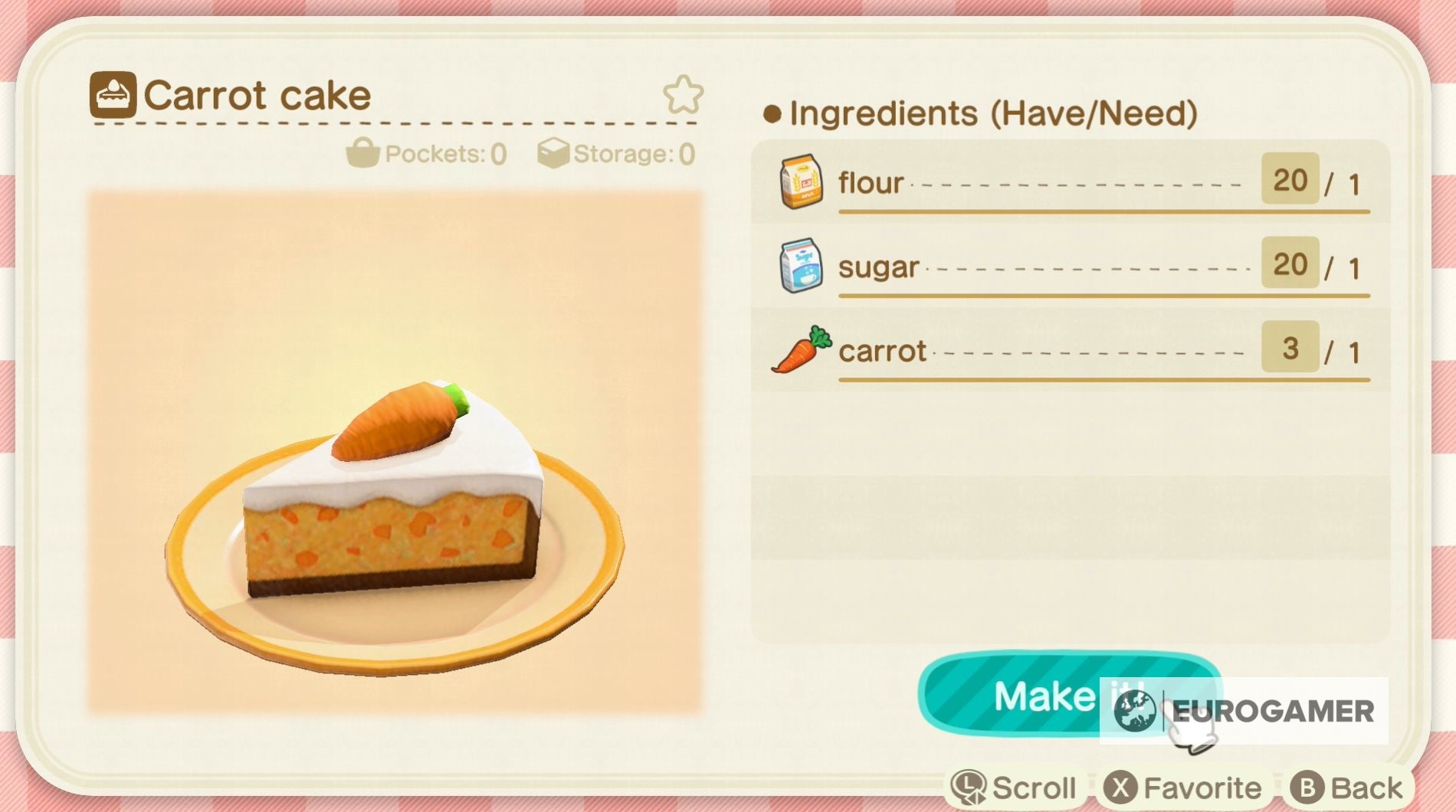The width and height of the screenshot is (1456, 812).
Task: Toggle the star to favorite the recipe
Action: click(x=681, y=94)
